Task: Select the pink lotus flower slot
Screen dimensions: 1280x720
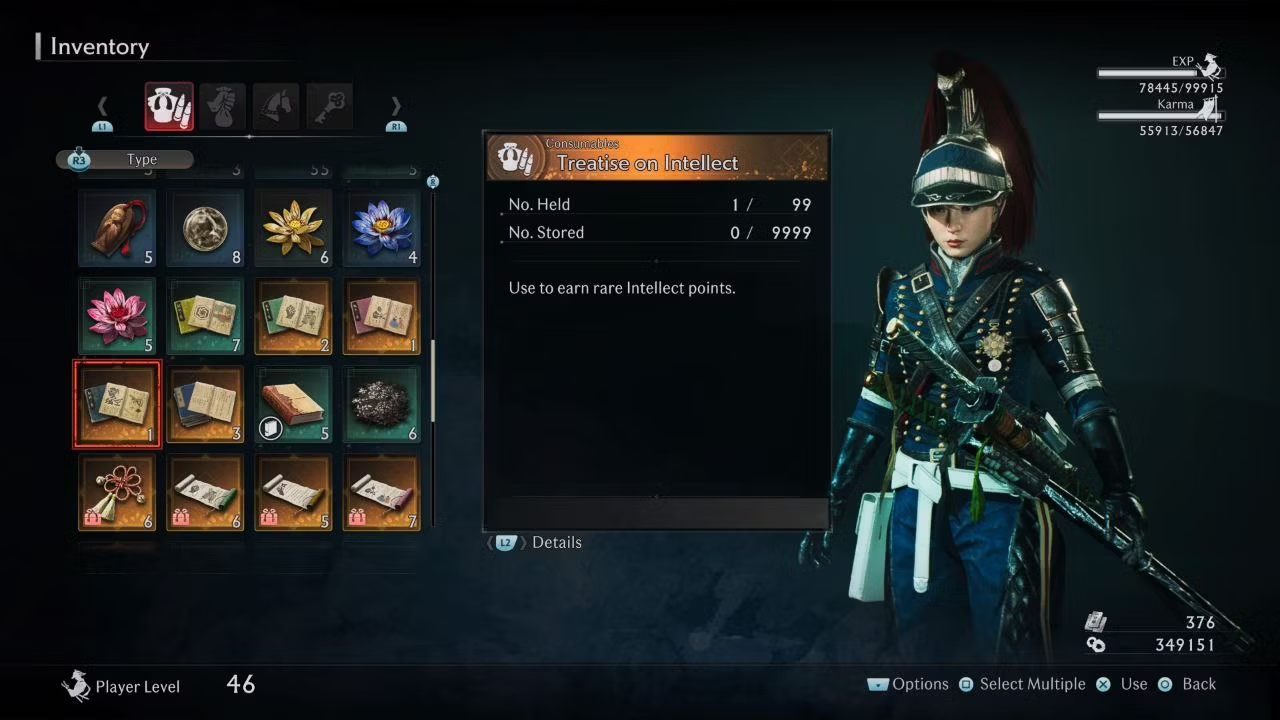Action: click(117, 316)
